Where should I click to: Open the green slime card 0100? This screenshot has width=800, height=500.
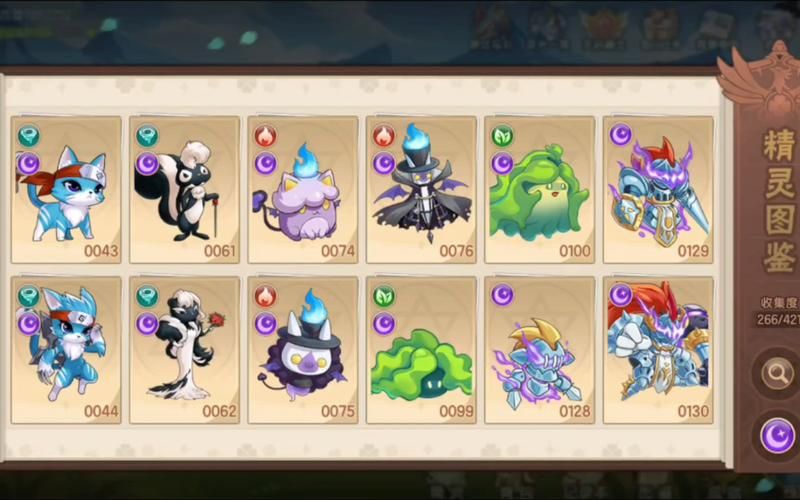(x=539, y=190)
